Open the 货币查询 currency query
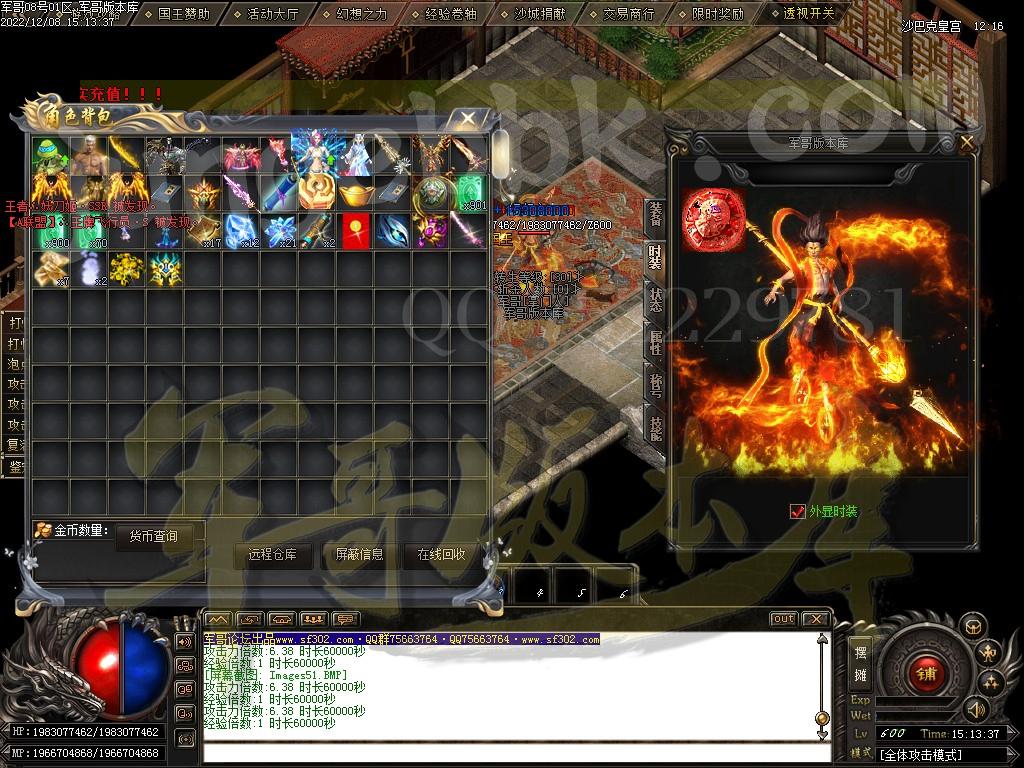The width and height of the screenshot is (1024, 768). (153, 536)
